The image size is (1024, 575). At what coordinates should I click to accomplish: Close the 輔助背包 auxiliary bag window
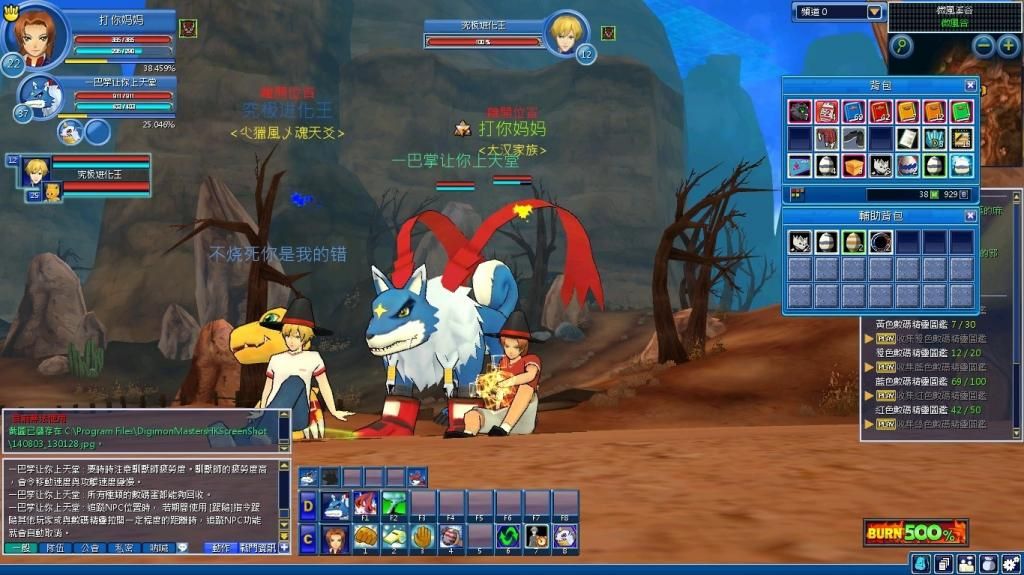pyautogui.click(x=970, y=216)
